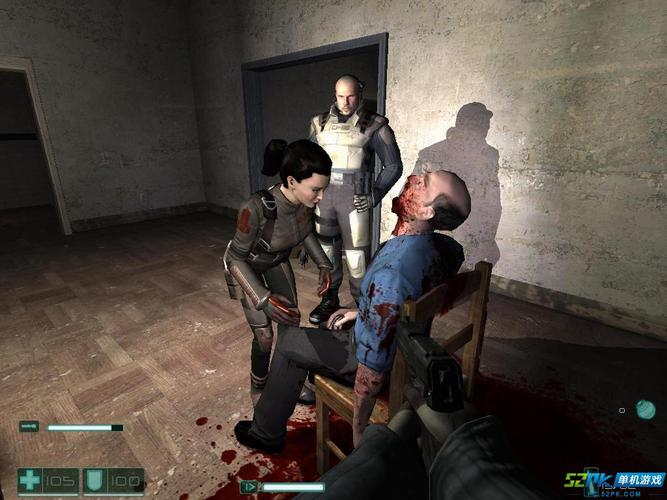Select the armor shield icon
667x500 pixels.
click(95, 480)
